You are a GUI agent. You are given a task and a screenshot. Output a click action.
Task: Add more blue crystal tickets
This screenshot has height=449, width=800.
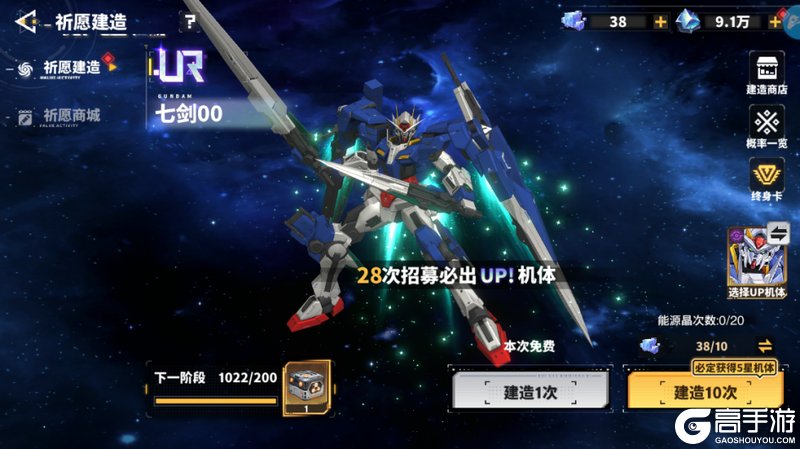pos(660,21)
